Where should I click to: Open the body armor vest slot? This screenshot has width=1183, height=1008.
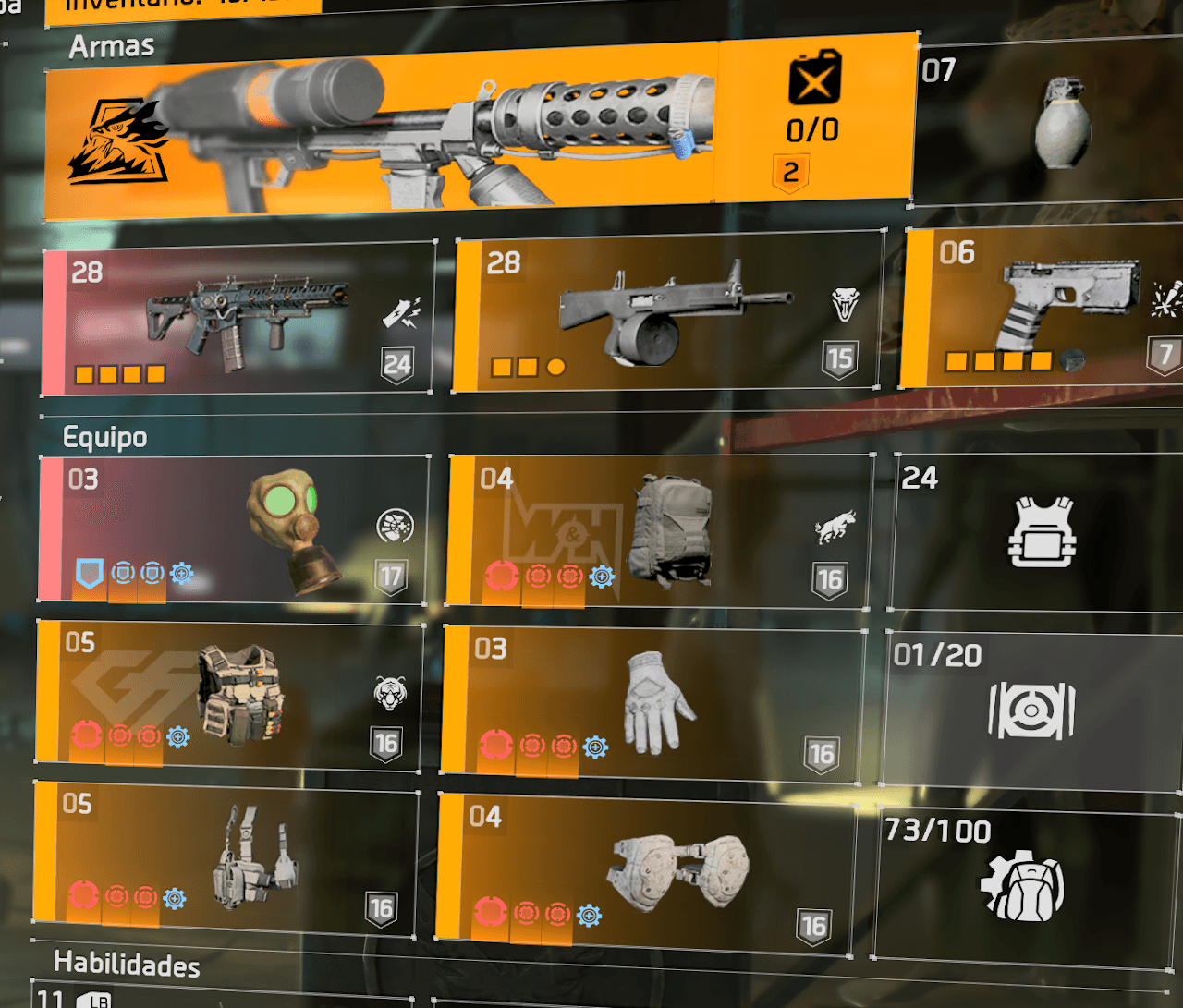click(x=230, y=695)
